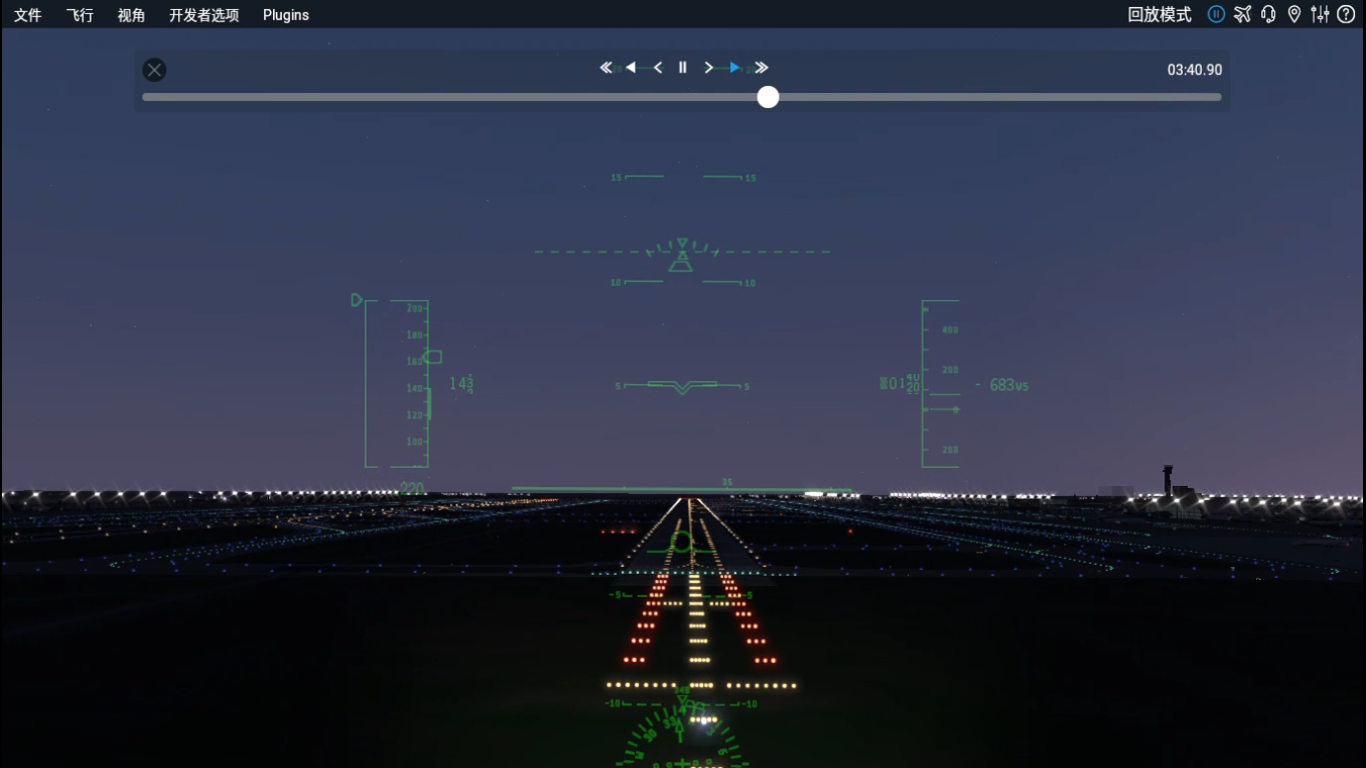
Task: Open the 视角 menu
Action: [x=131, y=14]
